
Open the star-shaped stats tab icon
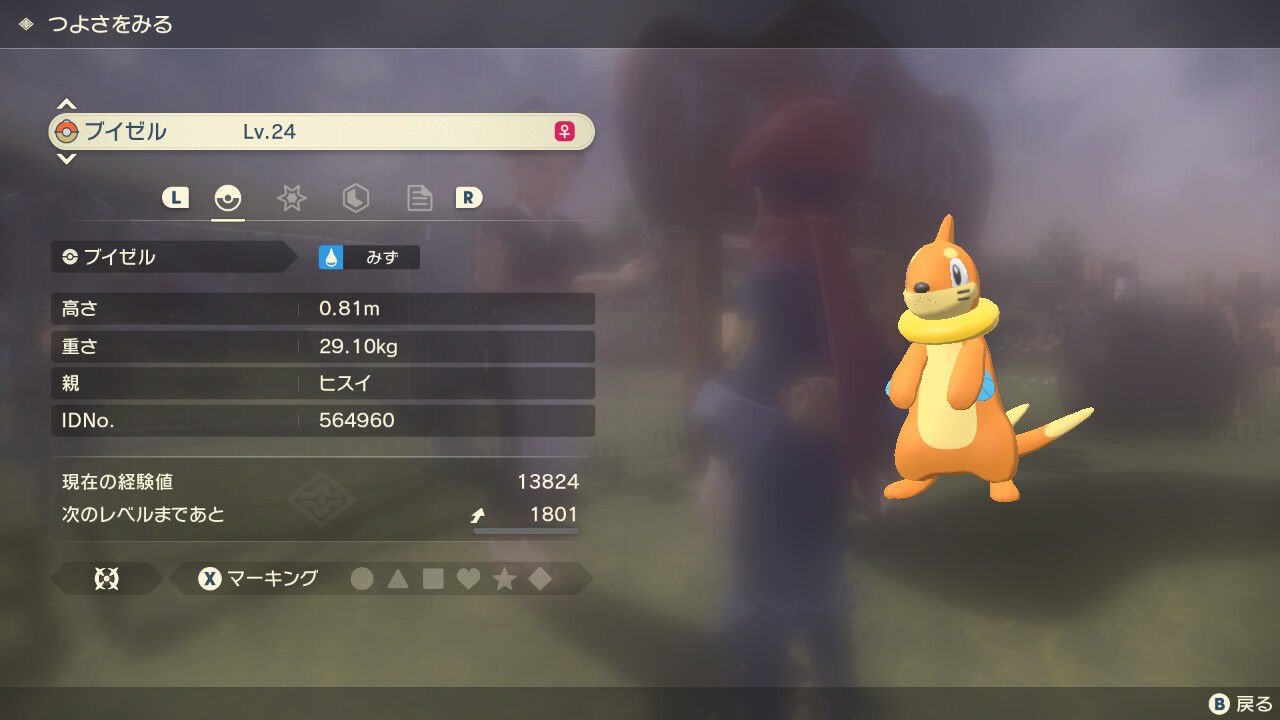291,198
